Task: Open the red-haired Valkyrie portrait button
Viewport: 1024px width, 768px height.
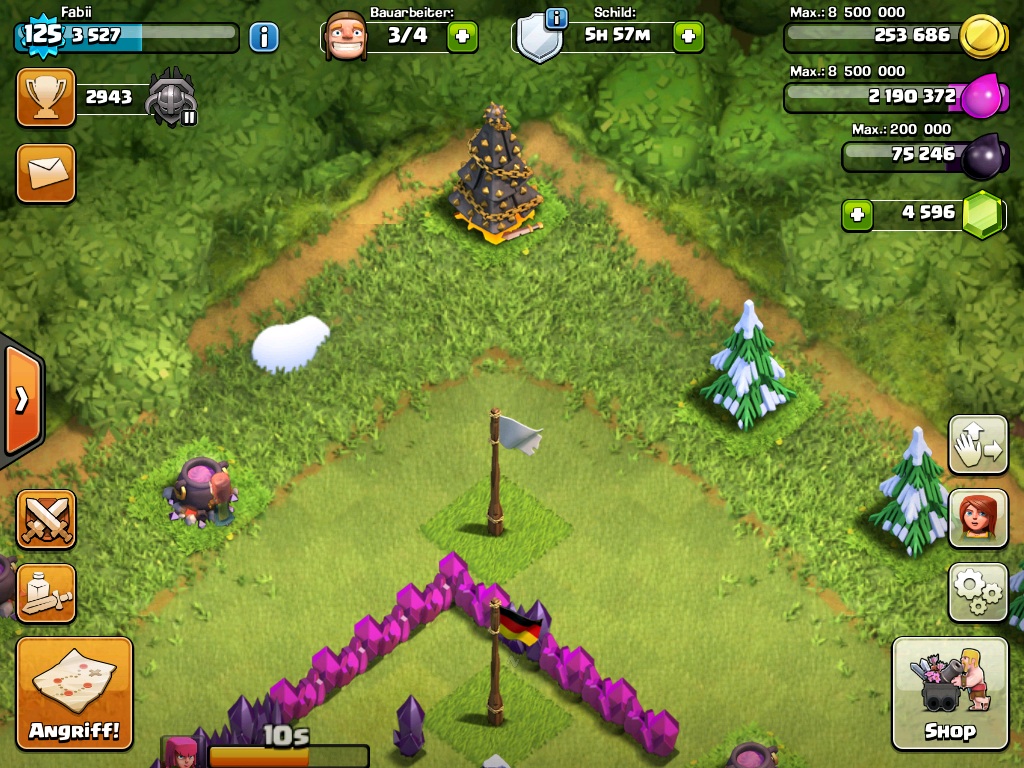Action: (978, 518)
